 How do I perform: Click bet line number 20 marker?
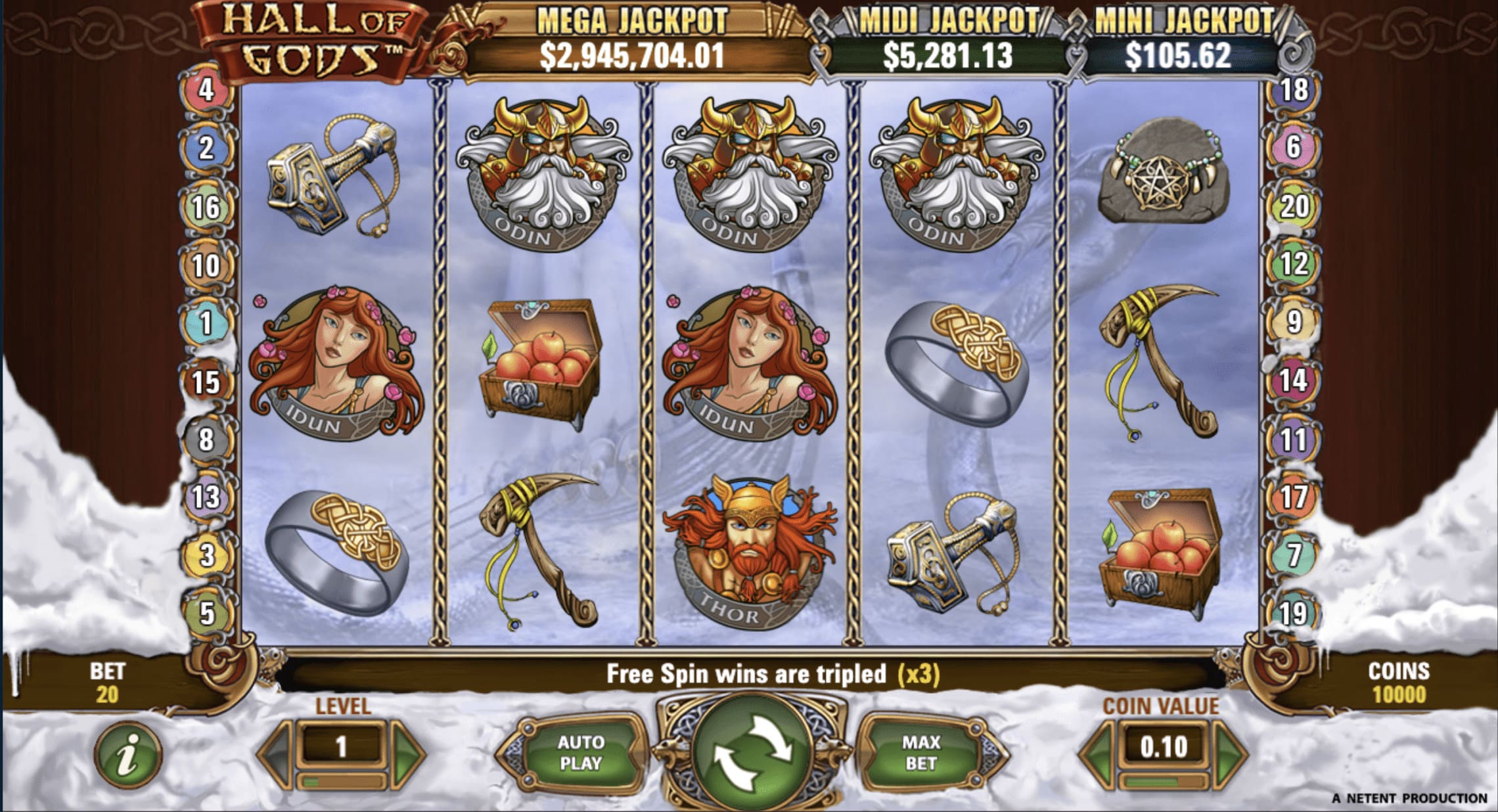[1294, 206]
